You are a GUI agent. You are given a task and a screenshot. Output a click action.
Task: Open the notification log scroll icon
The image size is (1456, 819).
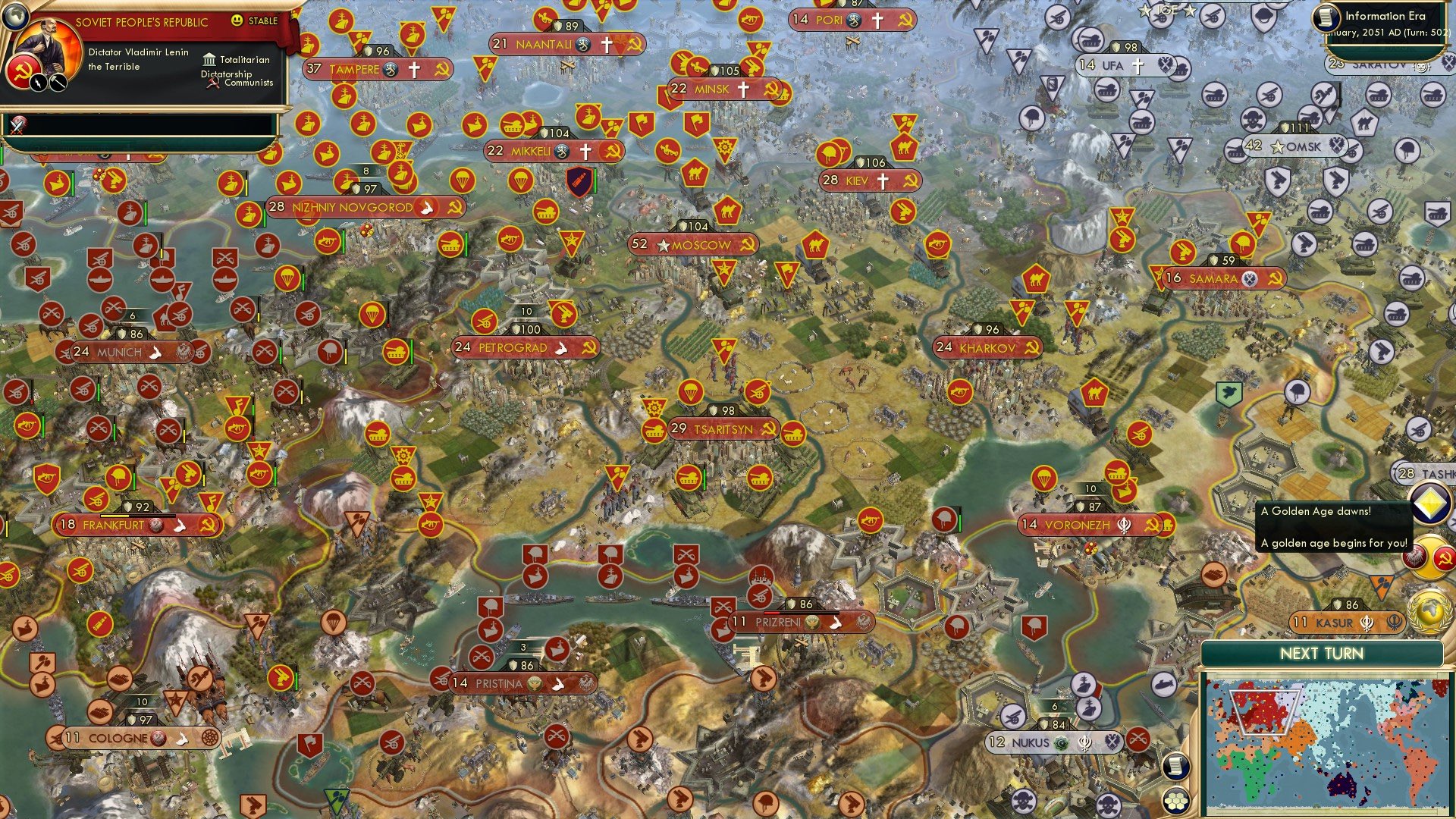(1177, 766)
